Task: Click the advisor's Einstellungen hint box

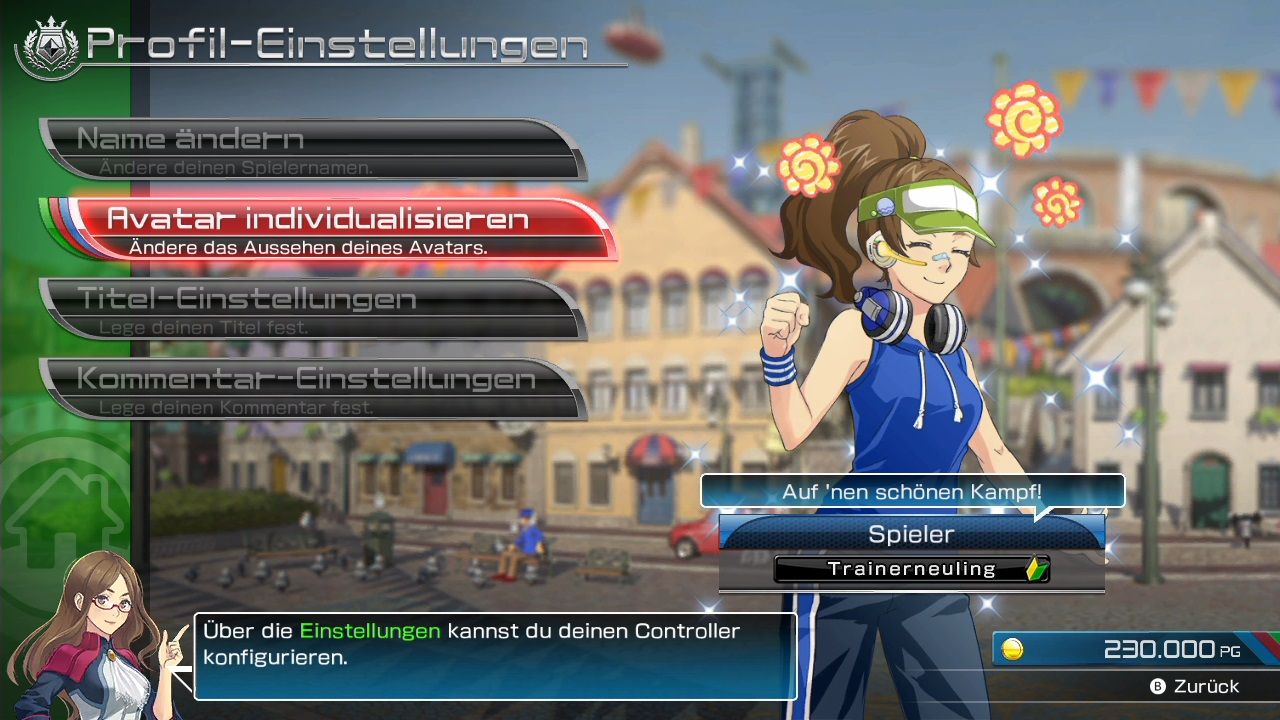Action: pos(495,656)
